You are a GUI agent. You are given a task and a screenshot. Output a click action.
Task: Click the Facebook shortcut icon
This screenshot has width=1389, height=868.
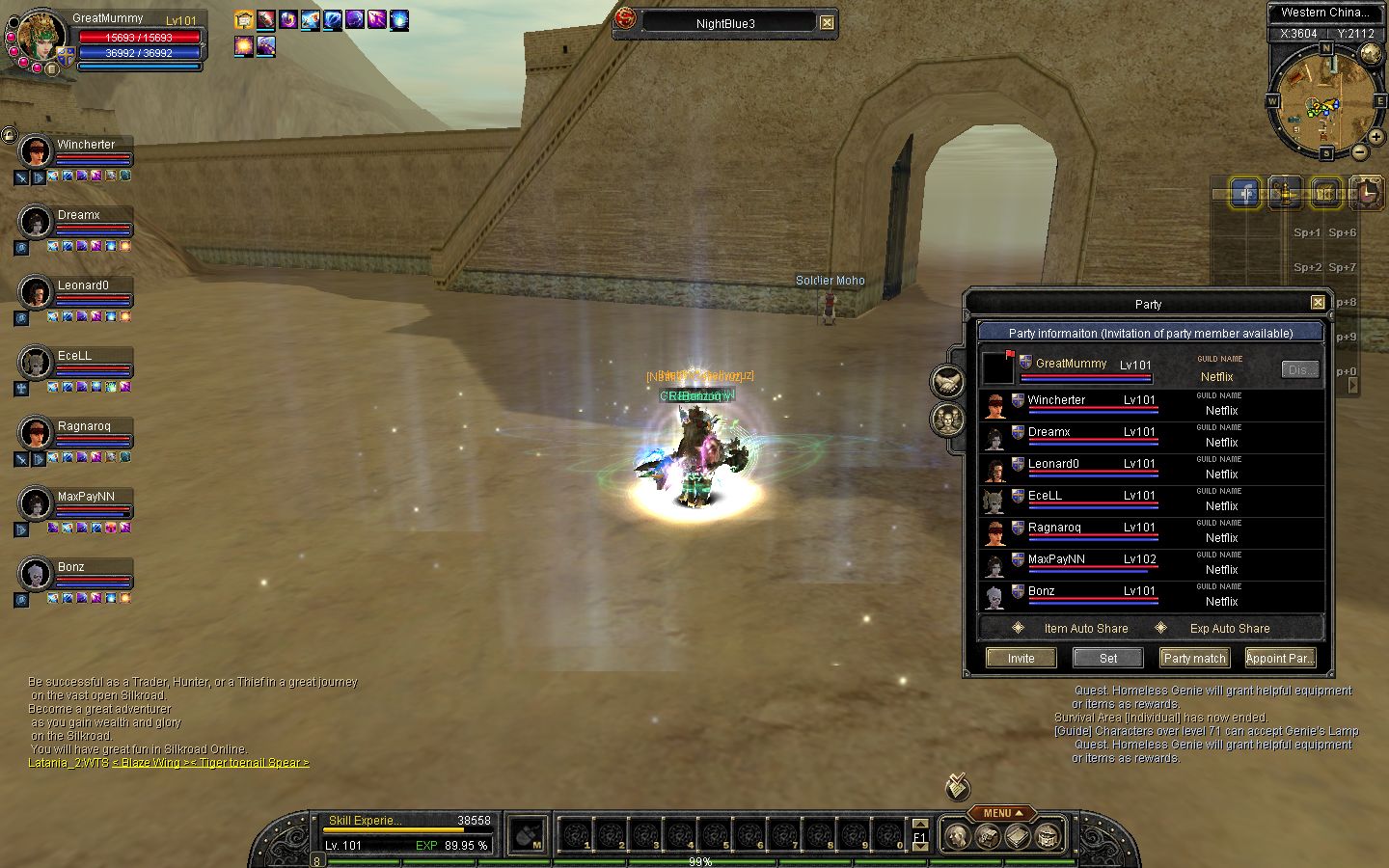1246,194
